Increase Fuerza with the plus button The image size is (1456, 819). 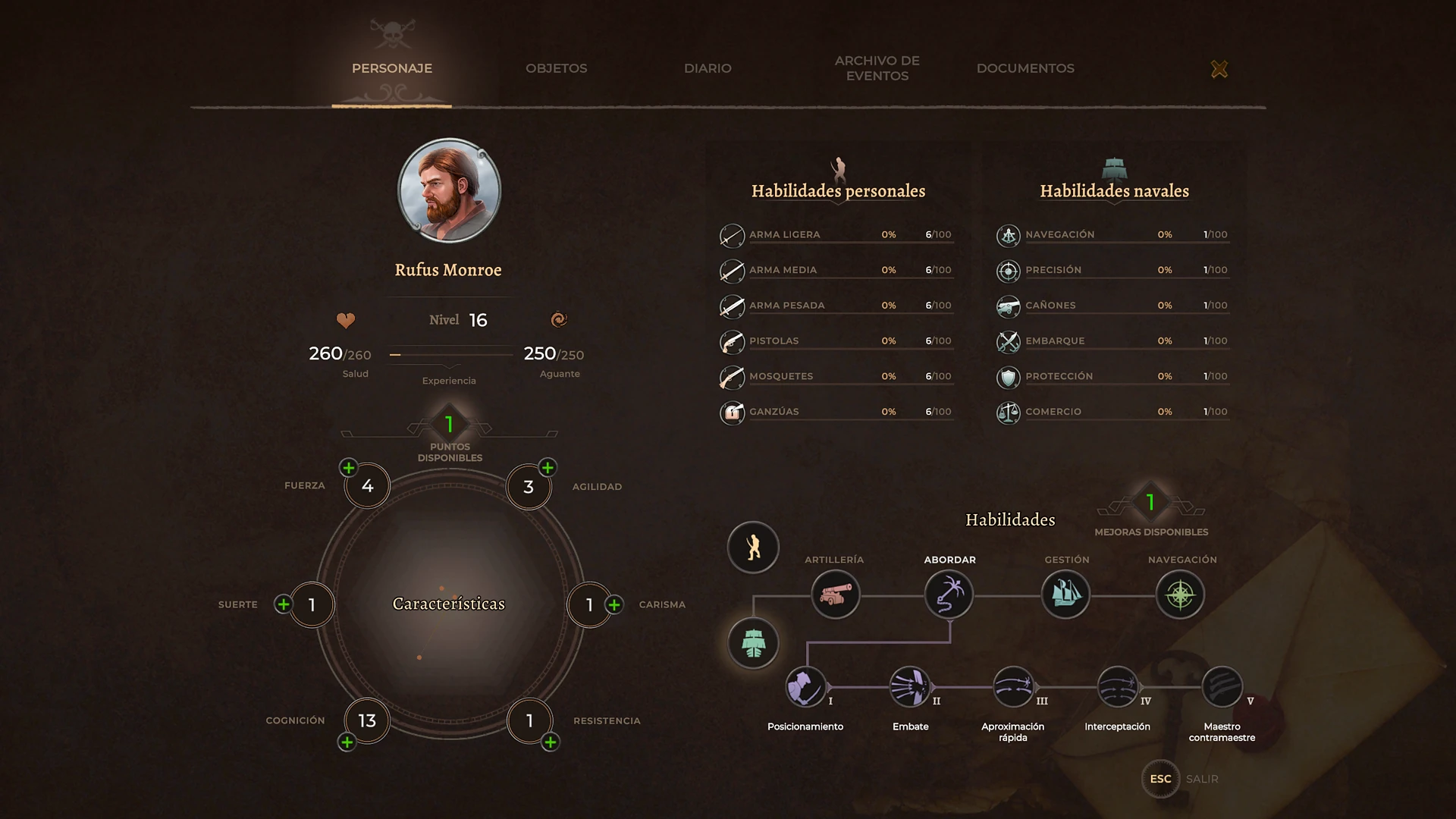pyautogui.click(x=349, y=468)
